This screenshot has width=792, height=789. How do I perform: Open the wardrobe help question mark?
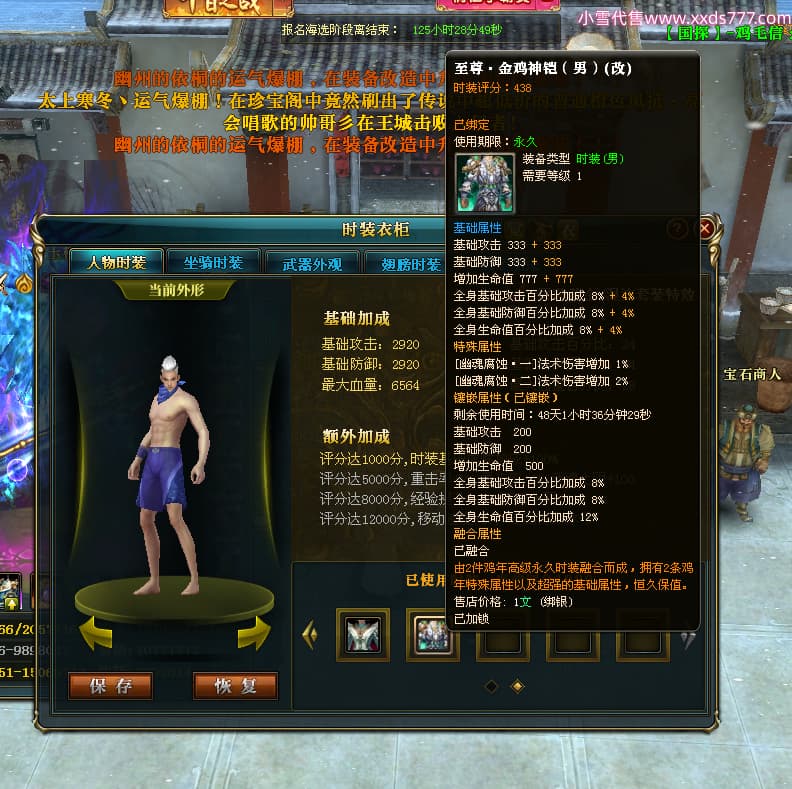pyautogui.click(x=677, y=228)
